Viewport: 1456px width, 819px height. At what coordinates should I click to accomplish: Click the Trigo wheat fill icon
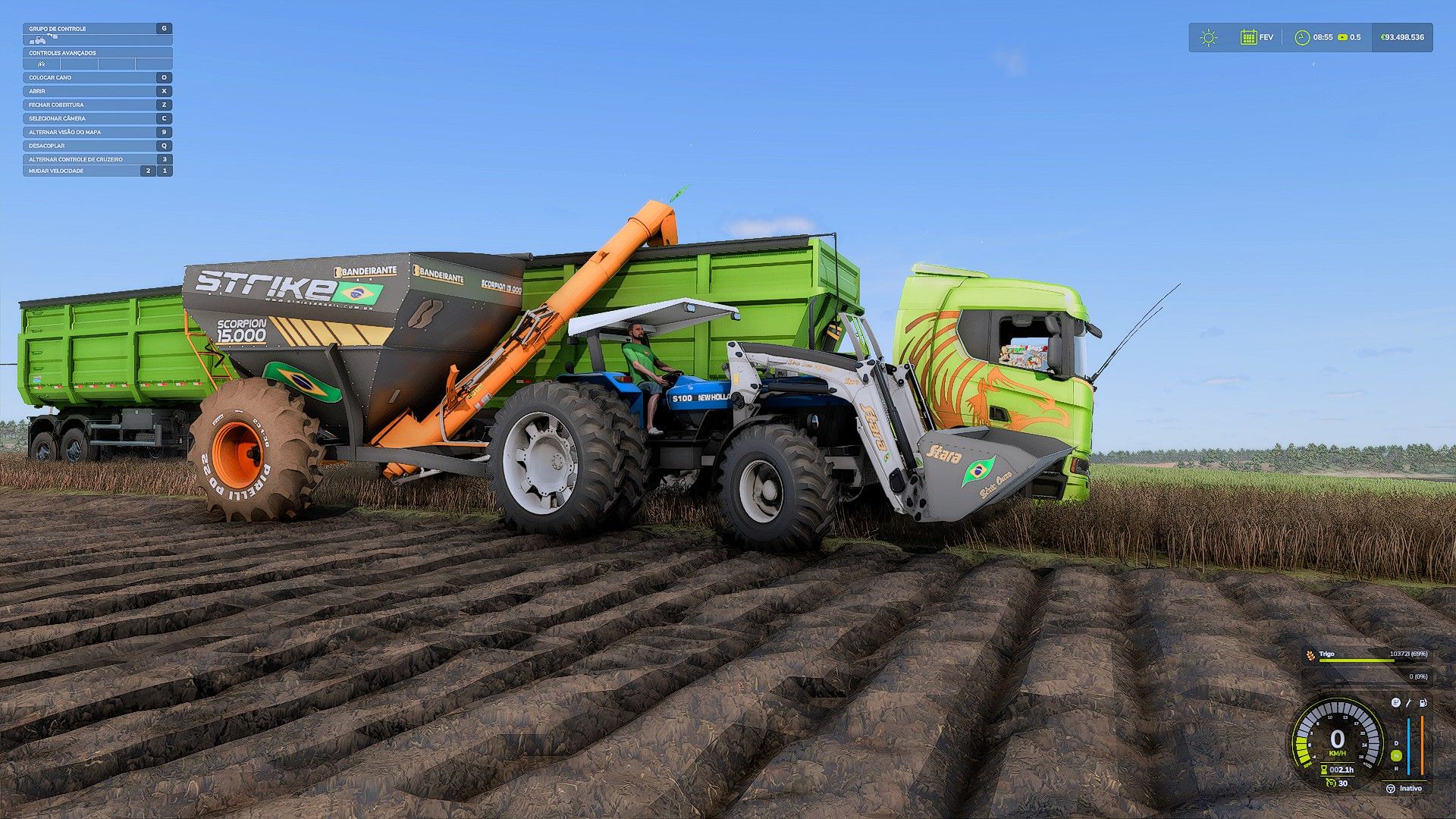[1310, 654]
